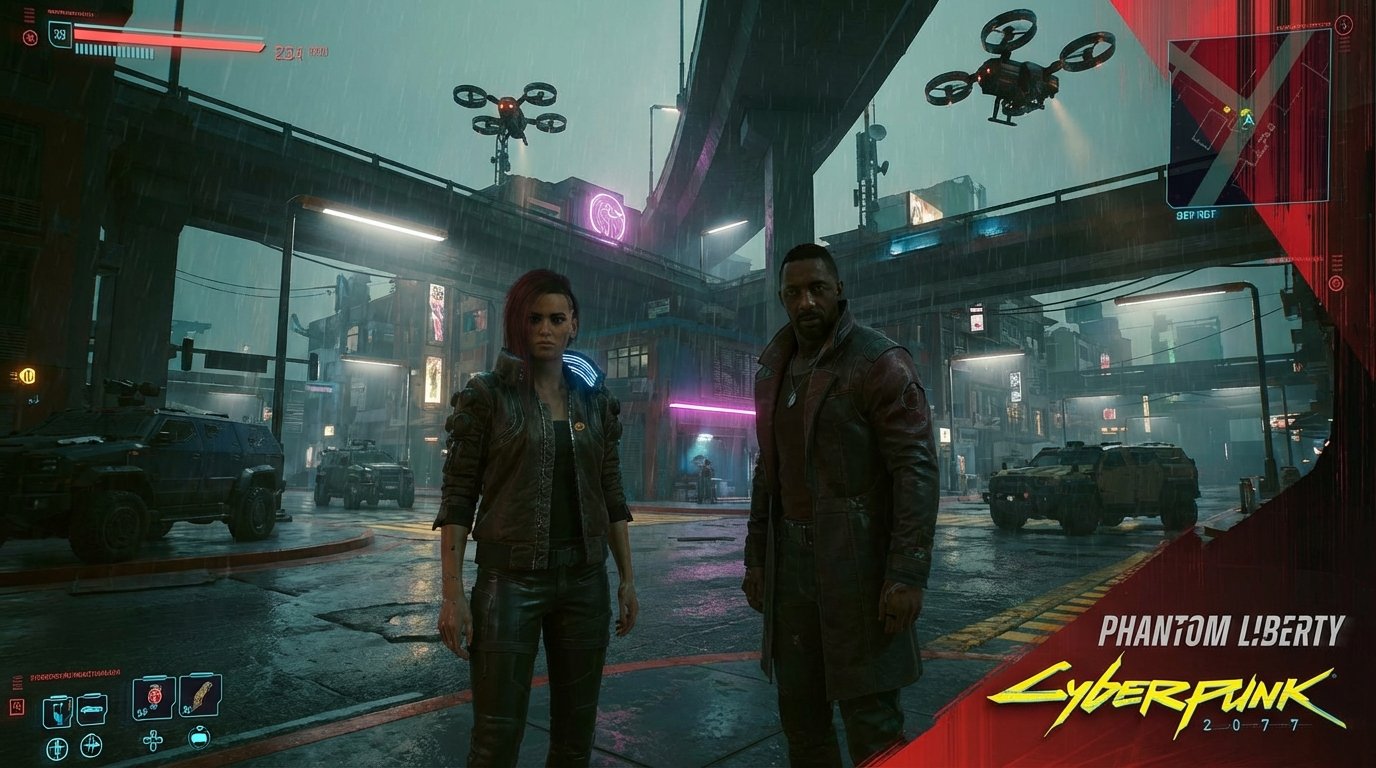Click the vehicle summon icon in the quickslots

pyautogui.click(x=91, y=708)
